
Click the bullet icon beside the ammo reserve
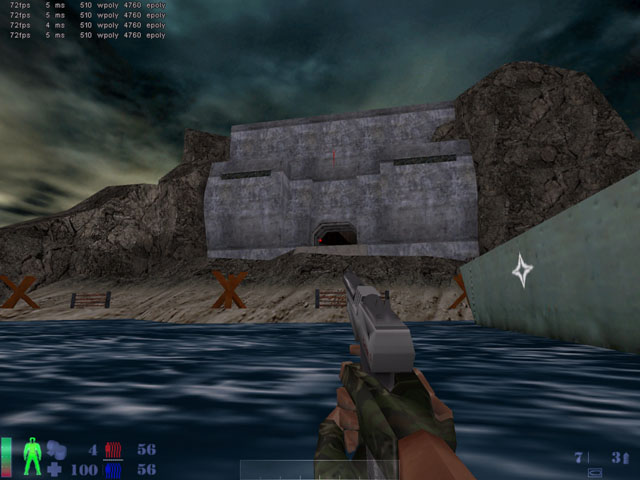pos(628,457)
